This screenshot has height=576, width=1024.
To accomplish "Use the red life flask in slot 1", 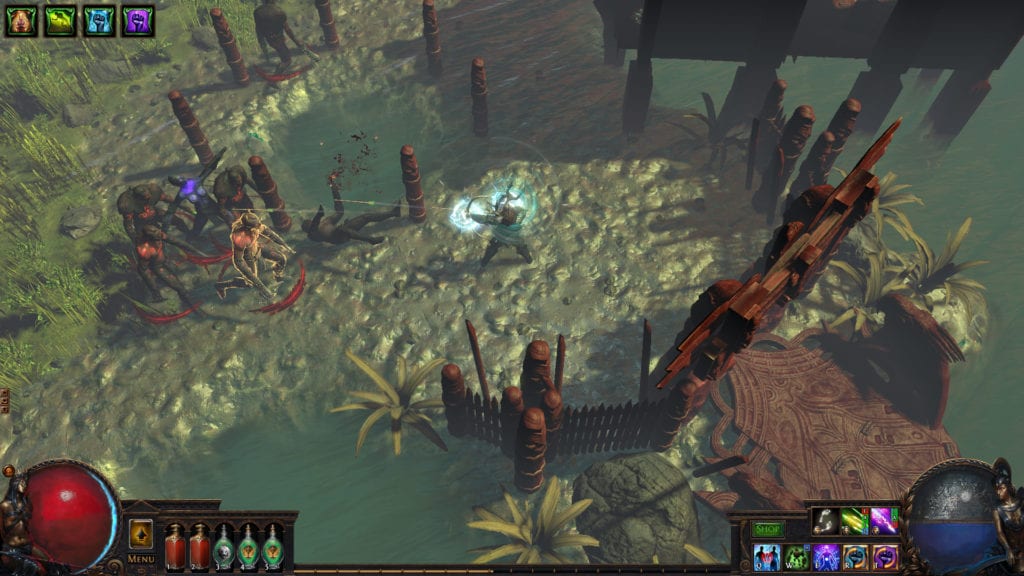I will (176, 545).
